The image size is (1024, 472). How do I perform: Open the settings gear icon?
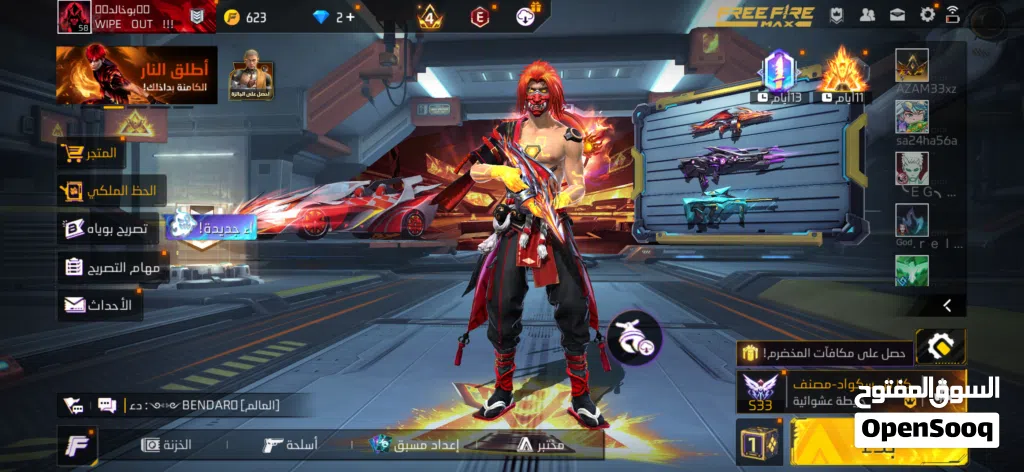[x=927, y=15]
